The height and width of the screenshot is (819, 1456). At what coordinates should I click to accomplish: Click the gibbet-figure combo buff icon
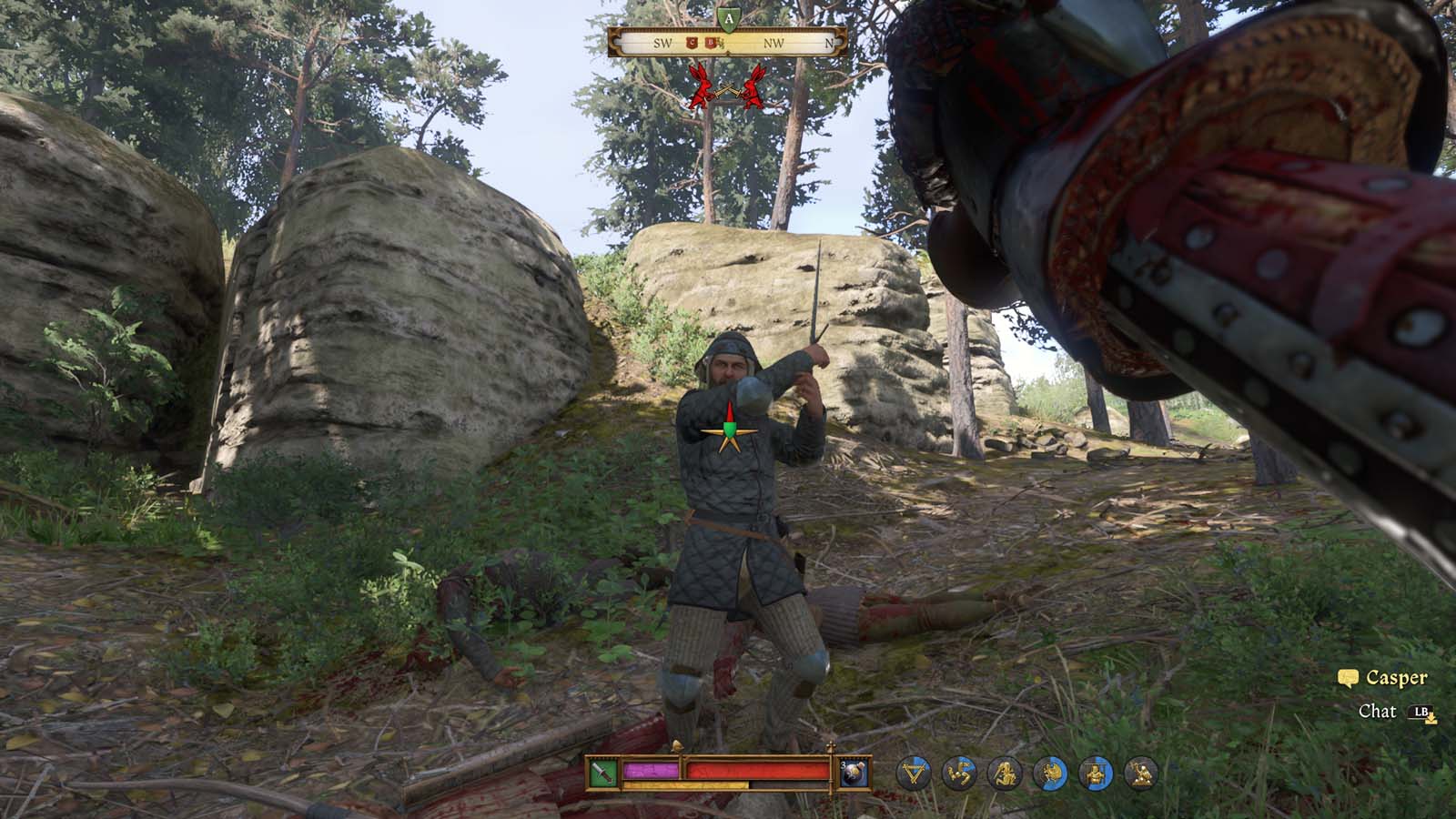1097,773
